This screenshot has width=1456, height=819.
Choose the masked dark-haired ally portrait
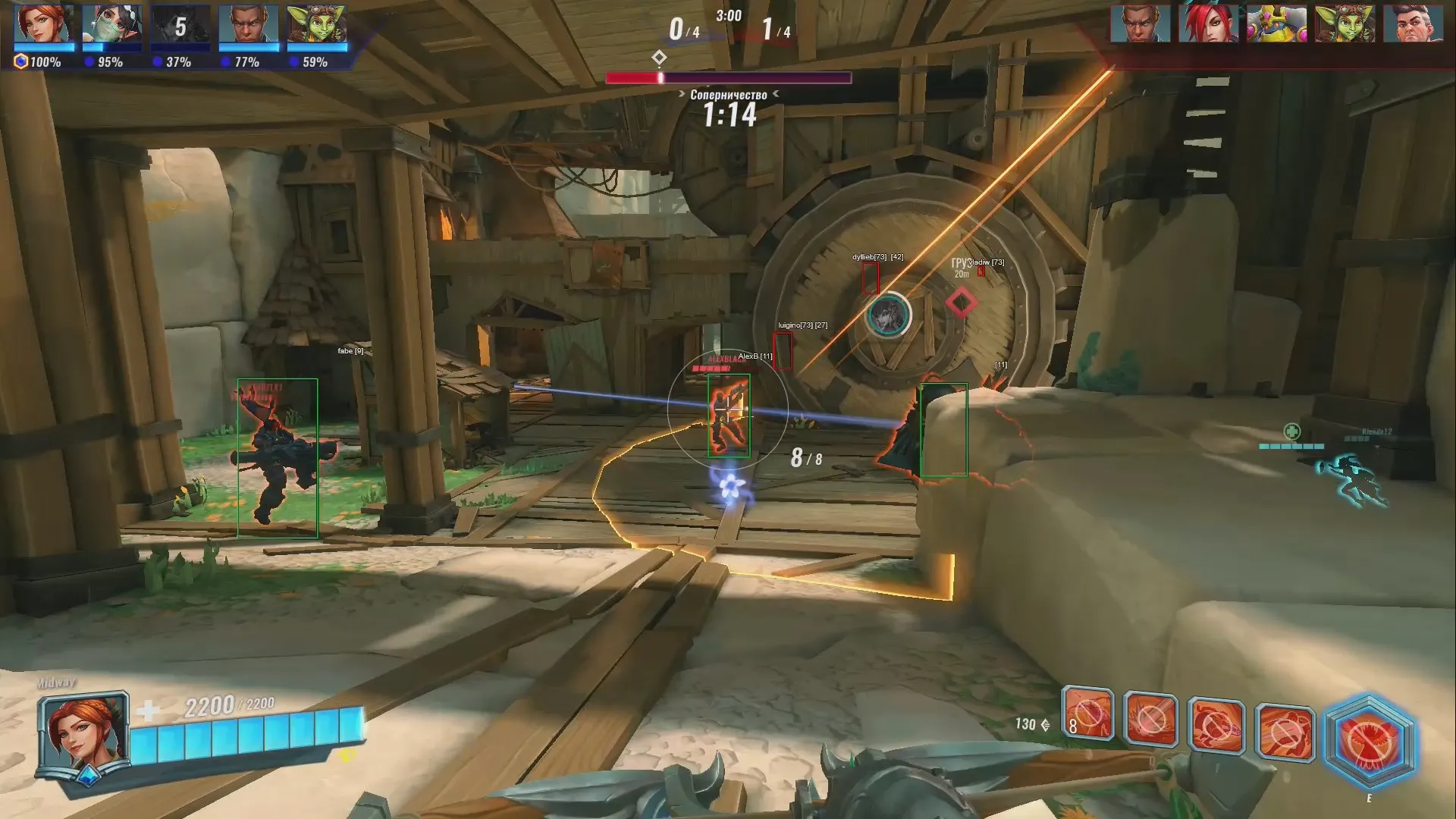112,26
